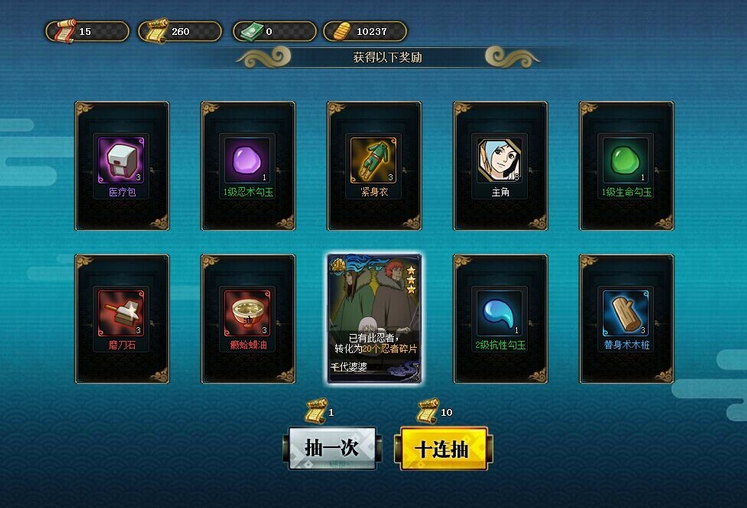This screenshot has height=508, width=747.
Task: Draw once with the 抽一次 button
Action: tap(332, 448)
